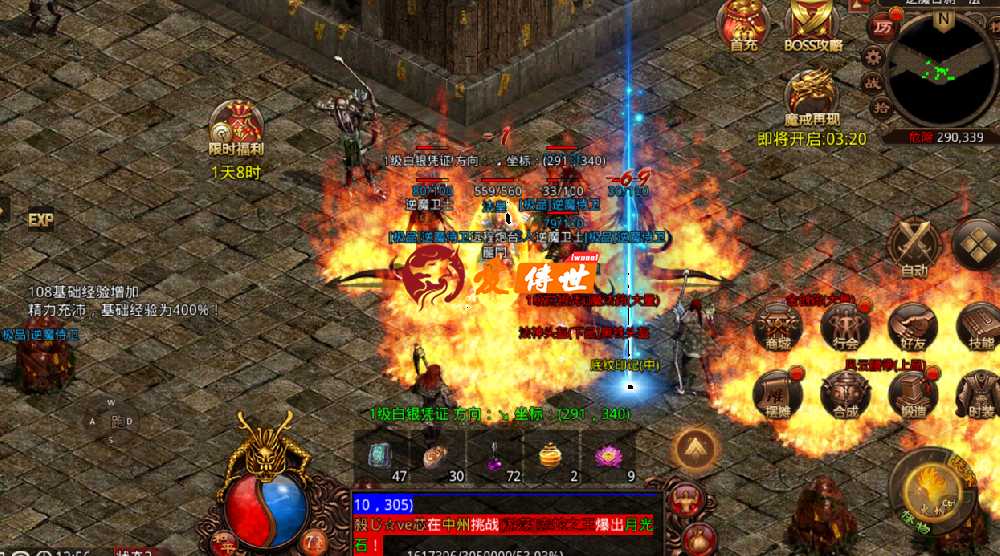Open the 合成 synthesis cauldron

tap(845, 392)
